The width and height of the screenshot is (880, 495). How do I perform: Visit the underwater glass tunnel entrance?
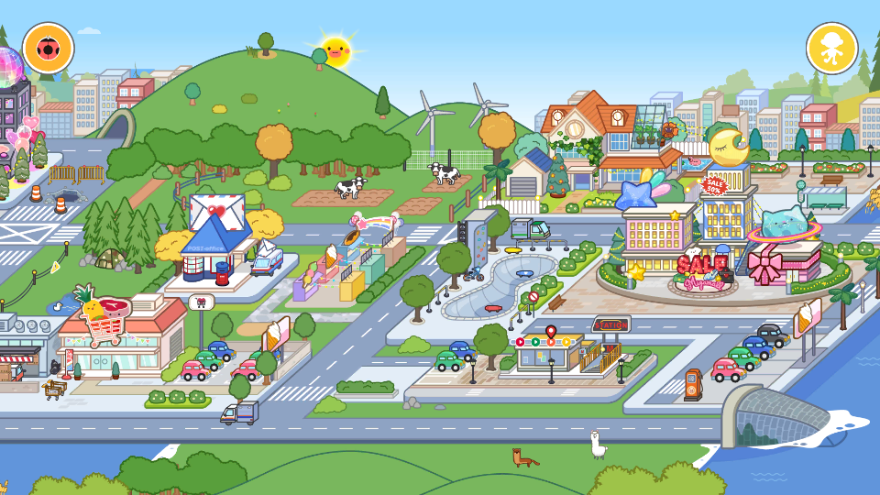pyautogui.click(x=775, y=415)
